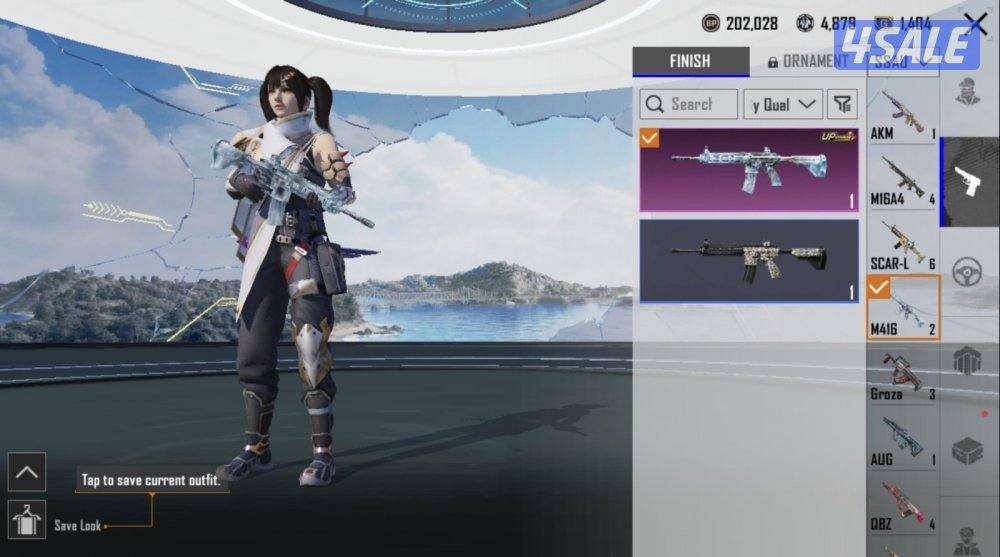
Task: Select the glacier M416 skin
Action: pyautogui.click(x=749, y=169)
